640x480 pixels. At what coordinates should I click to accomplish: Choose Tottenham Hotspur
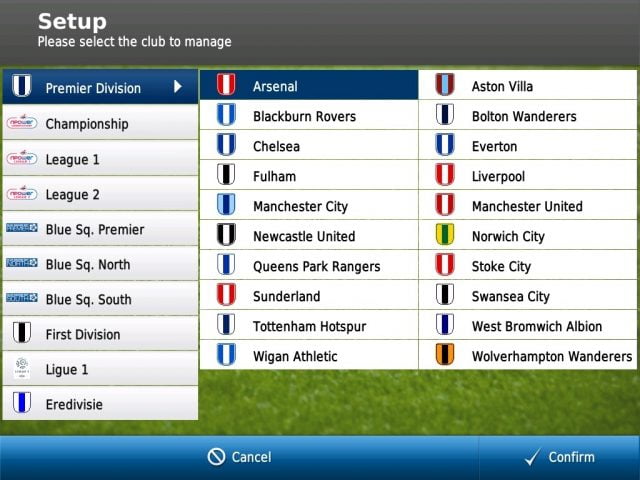tap(308, 326)
